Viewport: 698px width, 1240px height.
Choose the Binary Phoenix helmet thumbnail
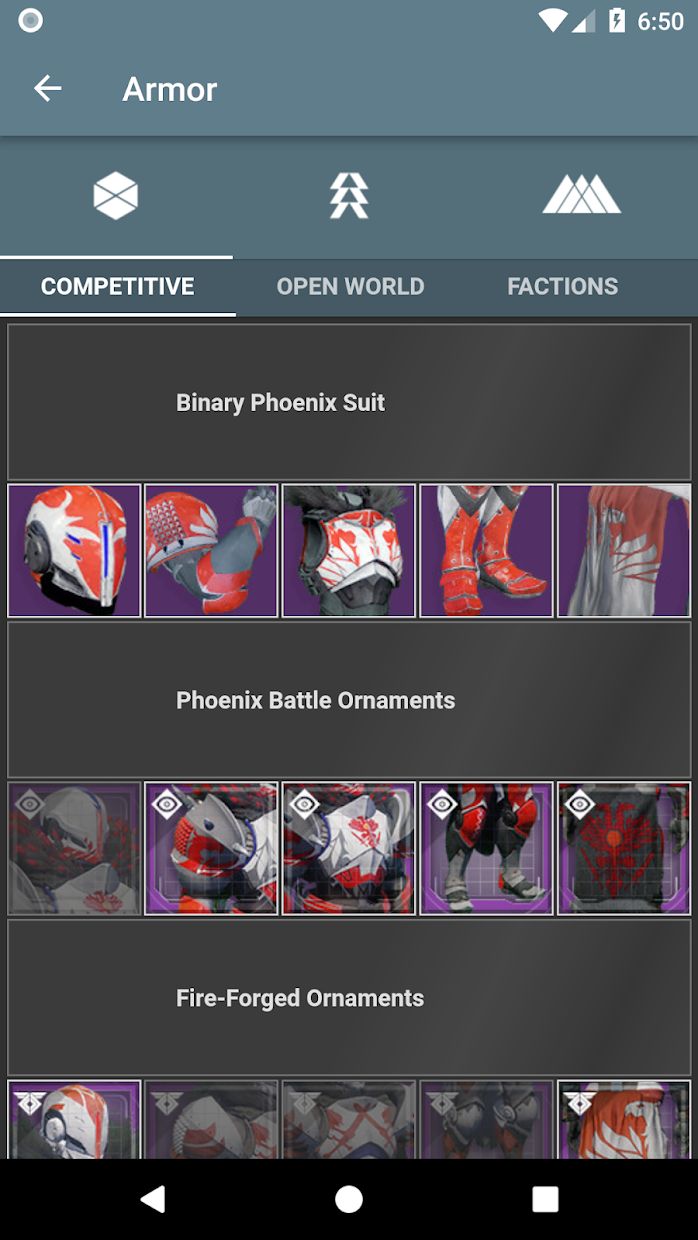[x=74, y=550]
